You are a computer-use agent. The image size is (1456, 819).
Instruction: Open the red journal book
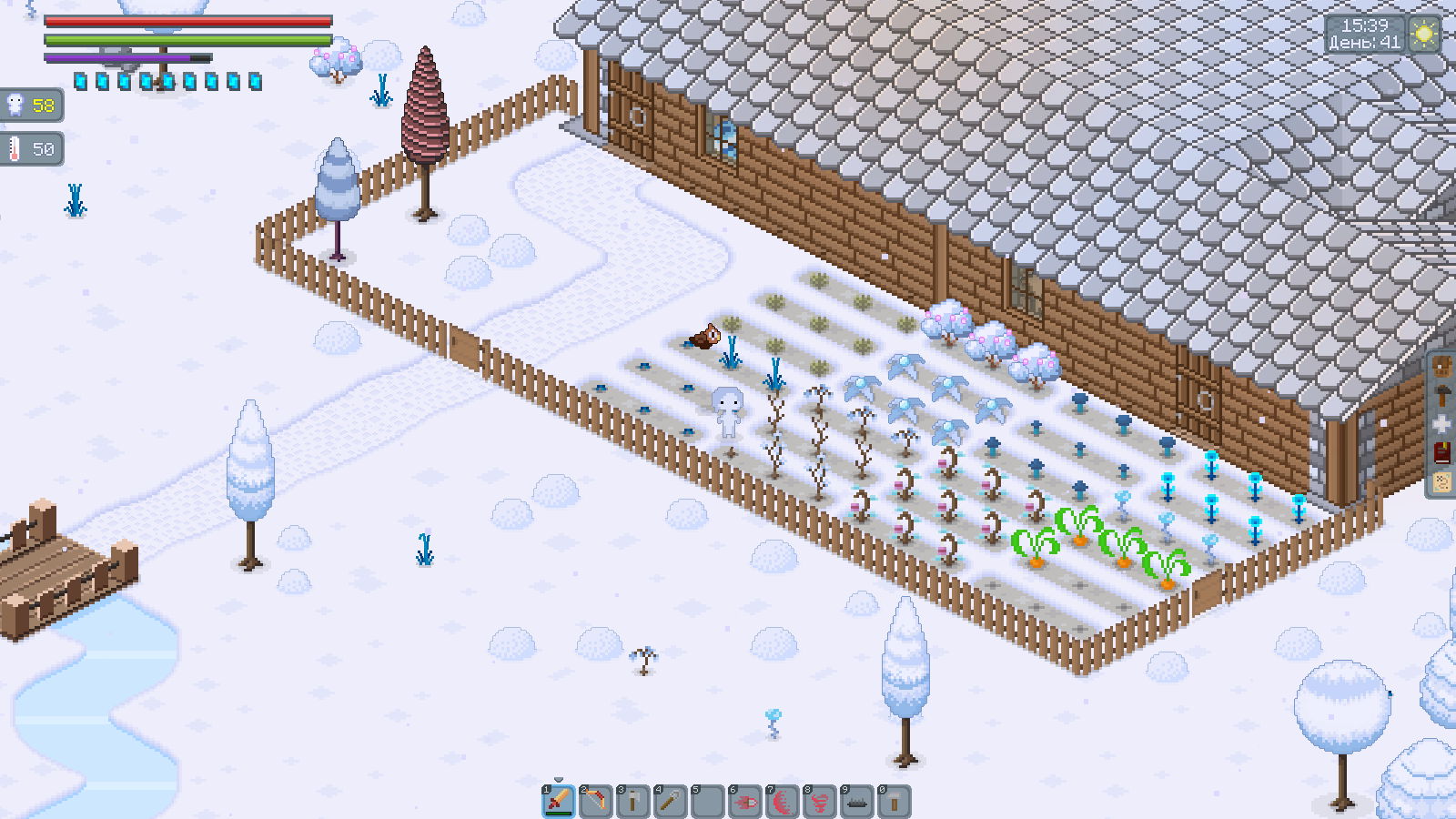pyautogui.click(x=1442, y=452)
